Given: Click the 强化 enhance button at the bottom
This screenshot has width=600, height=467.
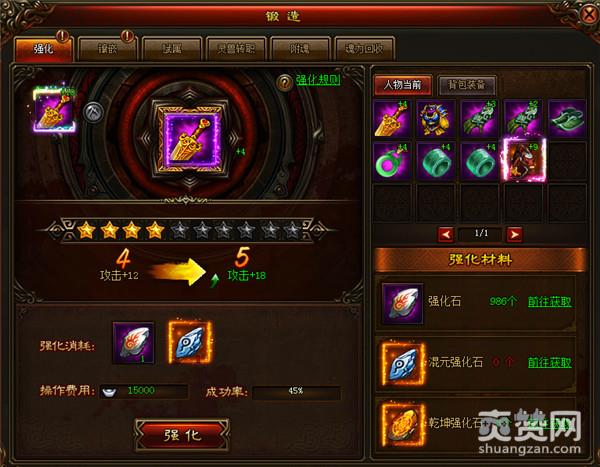Looking at the screenshot, I should pyautogui.click(x=181, y=435).
